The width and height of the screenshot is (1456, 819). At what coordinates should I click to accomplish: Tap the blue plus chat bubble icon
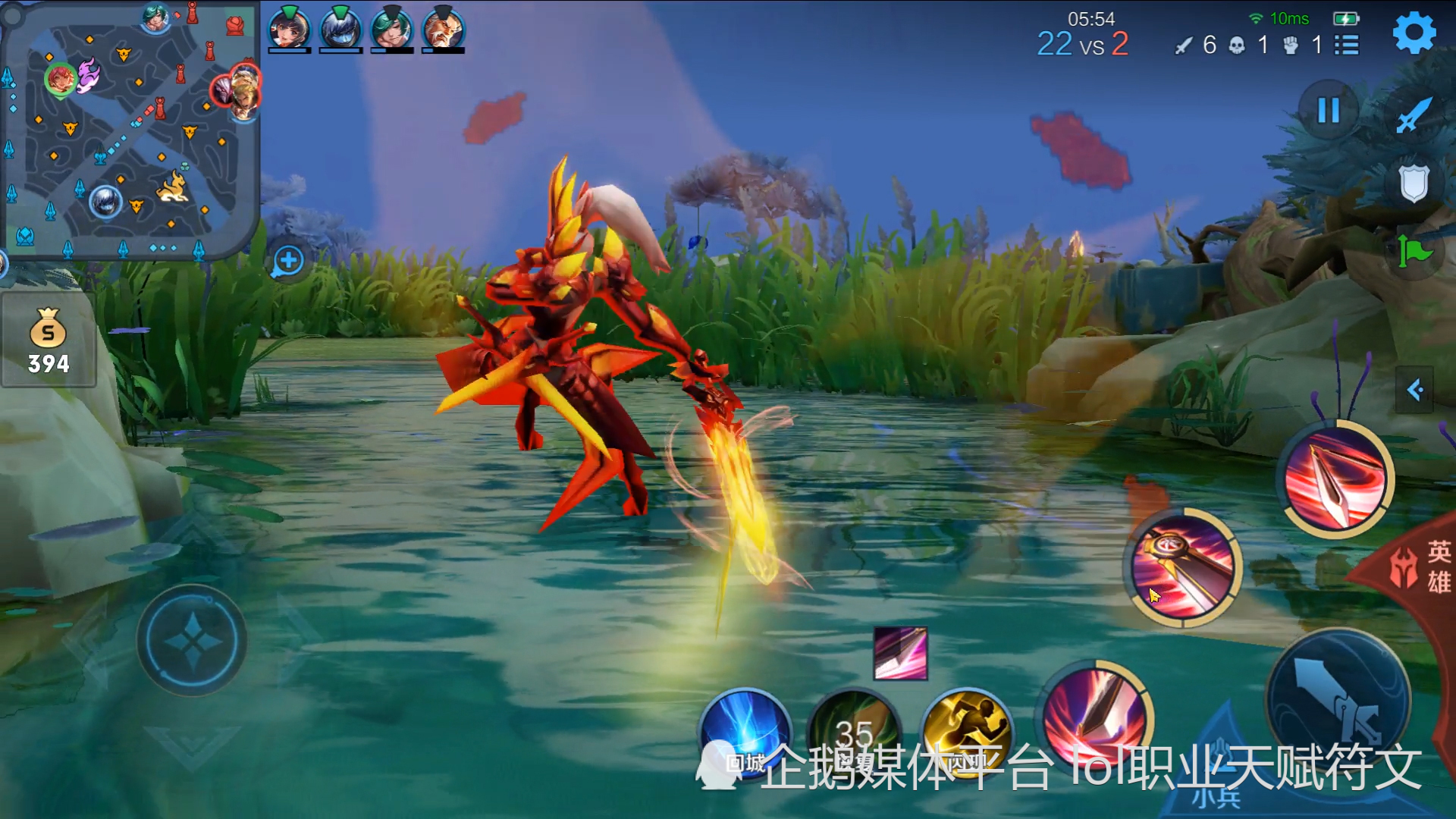(288, 262)
